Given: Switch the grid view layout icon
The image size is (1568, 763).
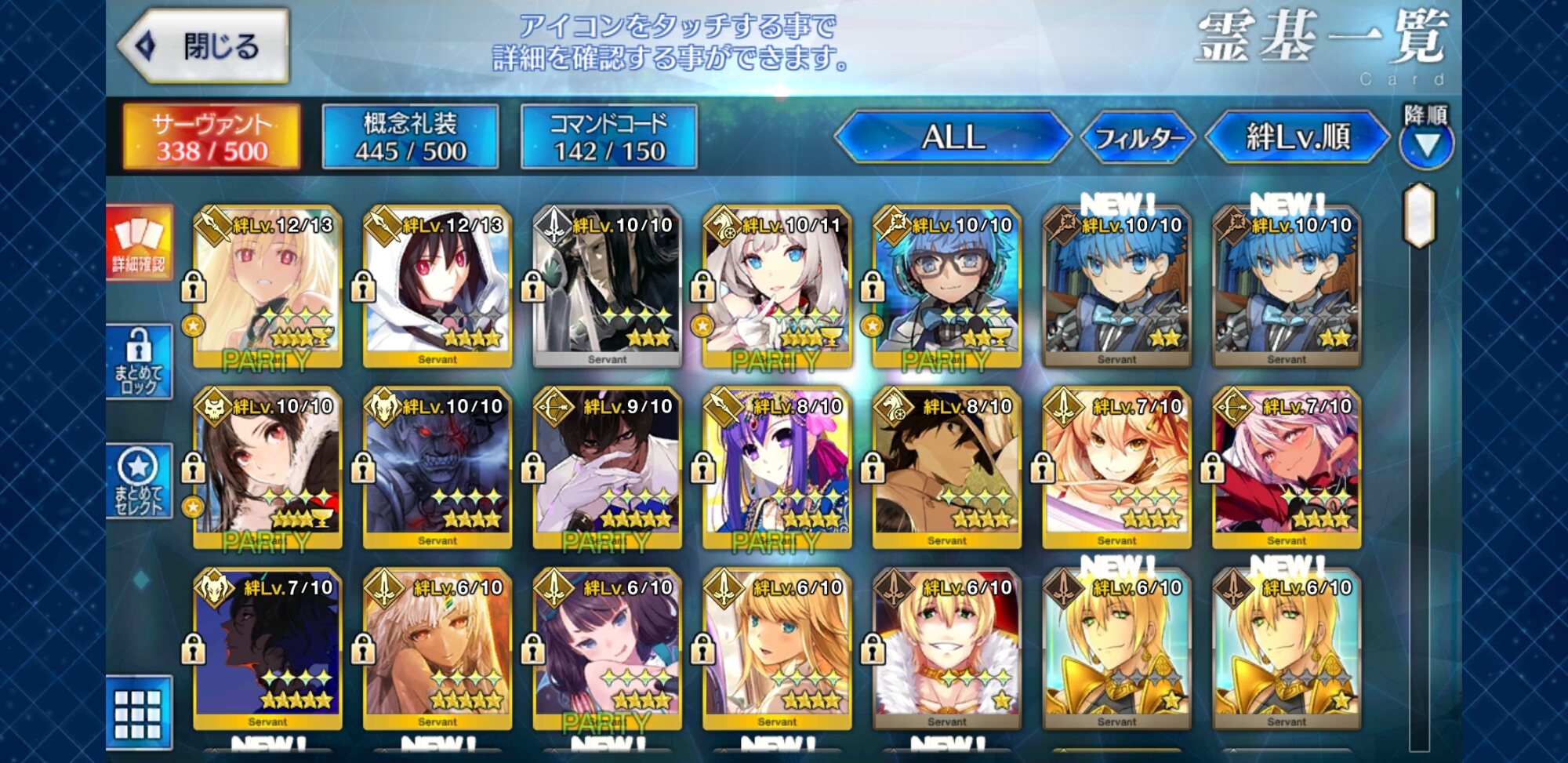Looking at the screenshot, I should tap(139, 714).
